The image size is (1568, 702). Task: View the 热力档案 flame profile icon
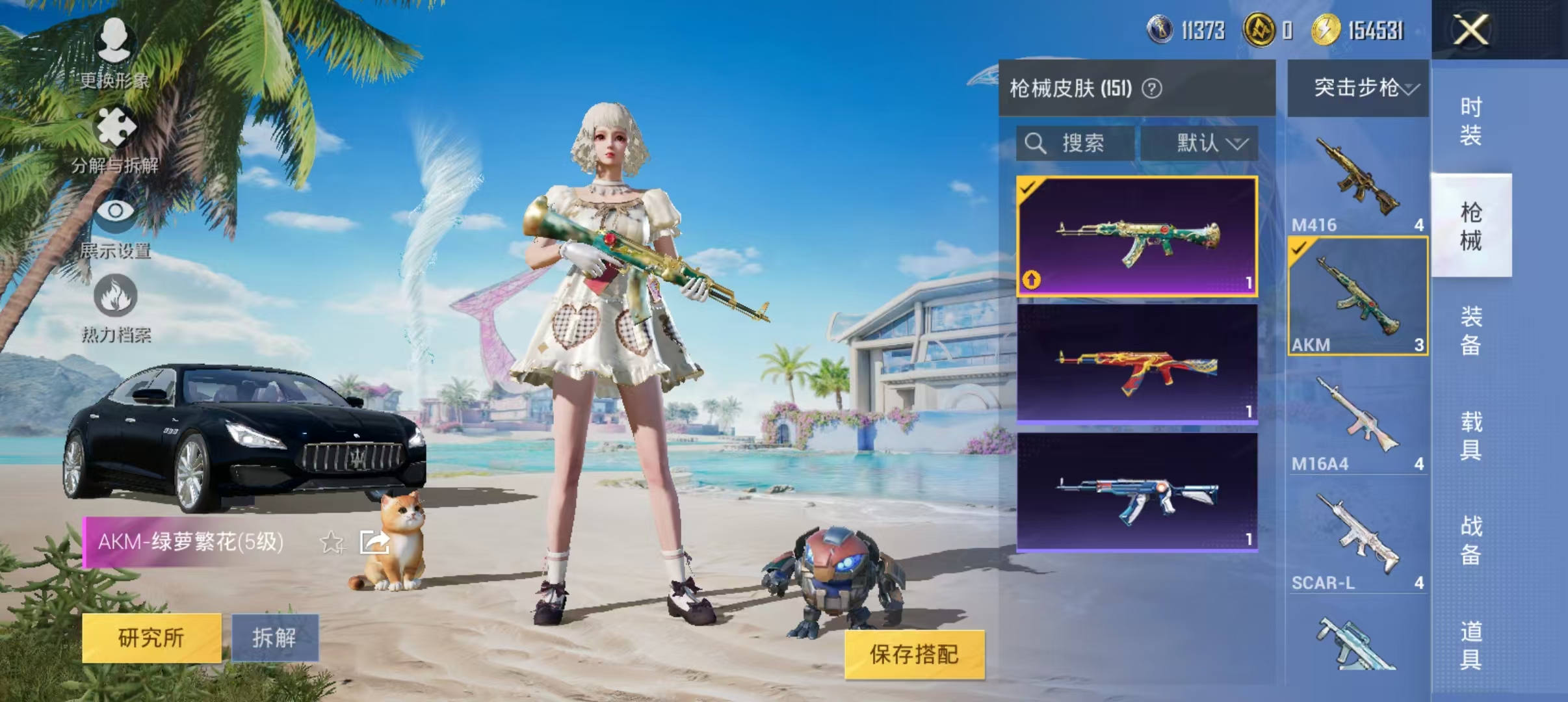point(116,296)
